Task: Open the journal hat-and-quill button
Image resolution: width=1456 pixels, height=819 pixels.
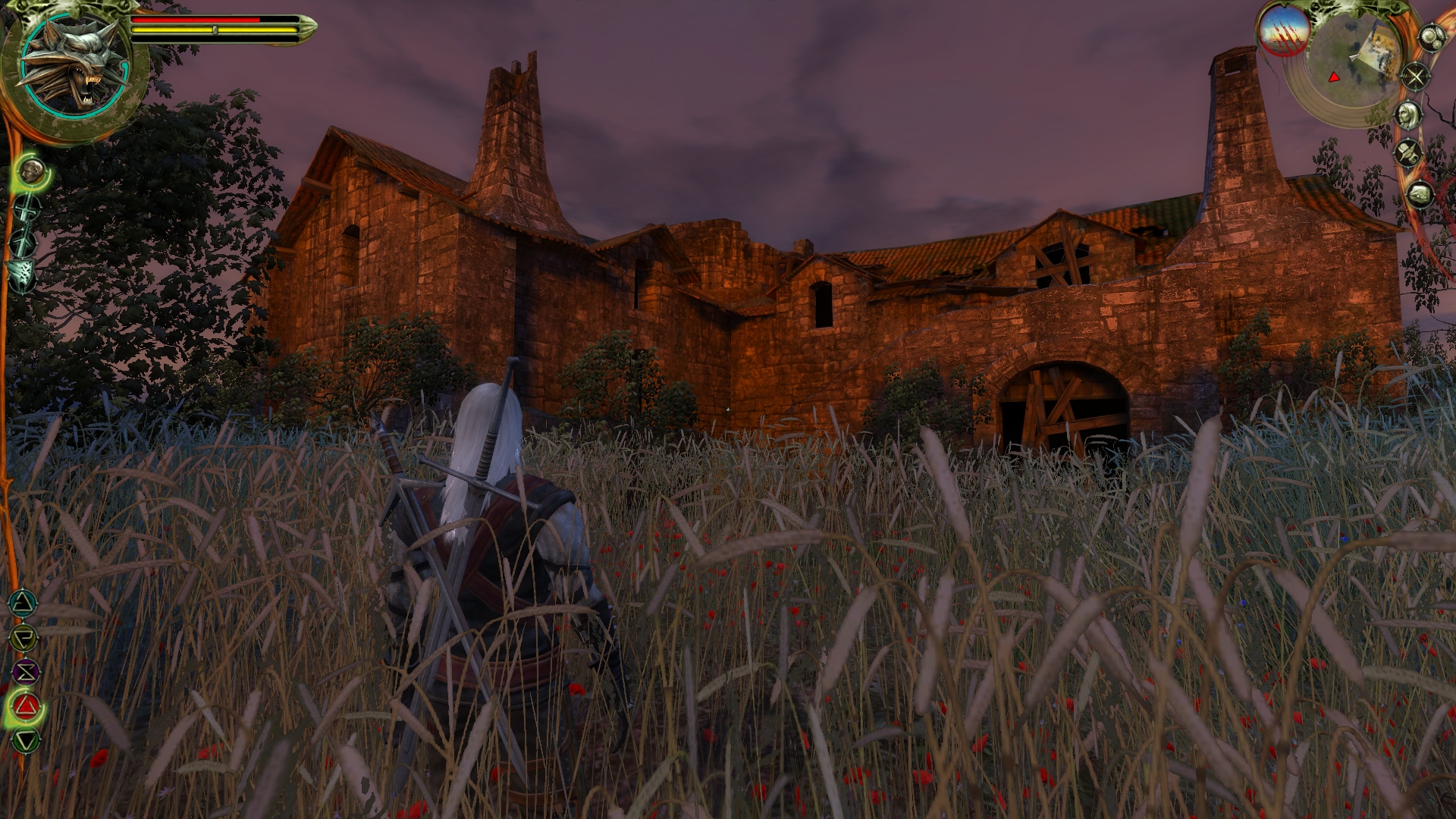Action: 1410,154
